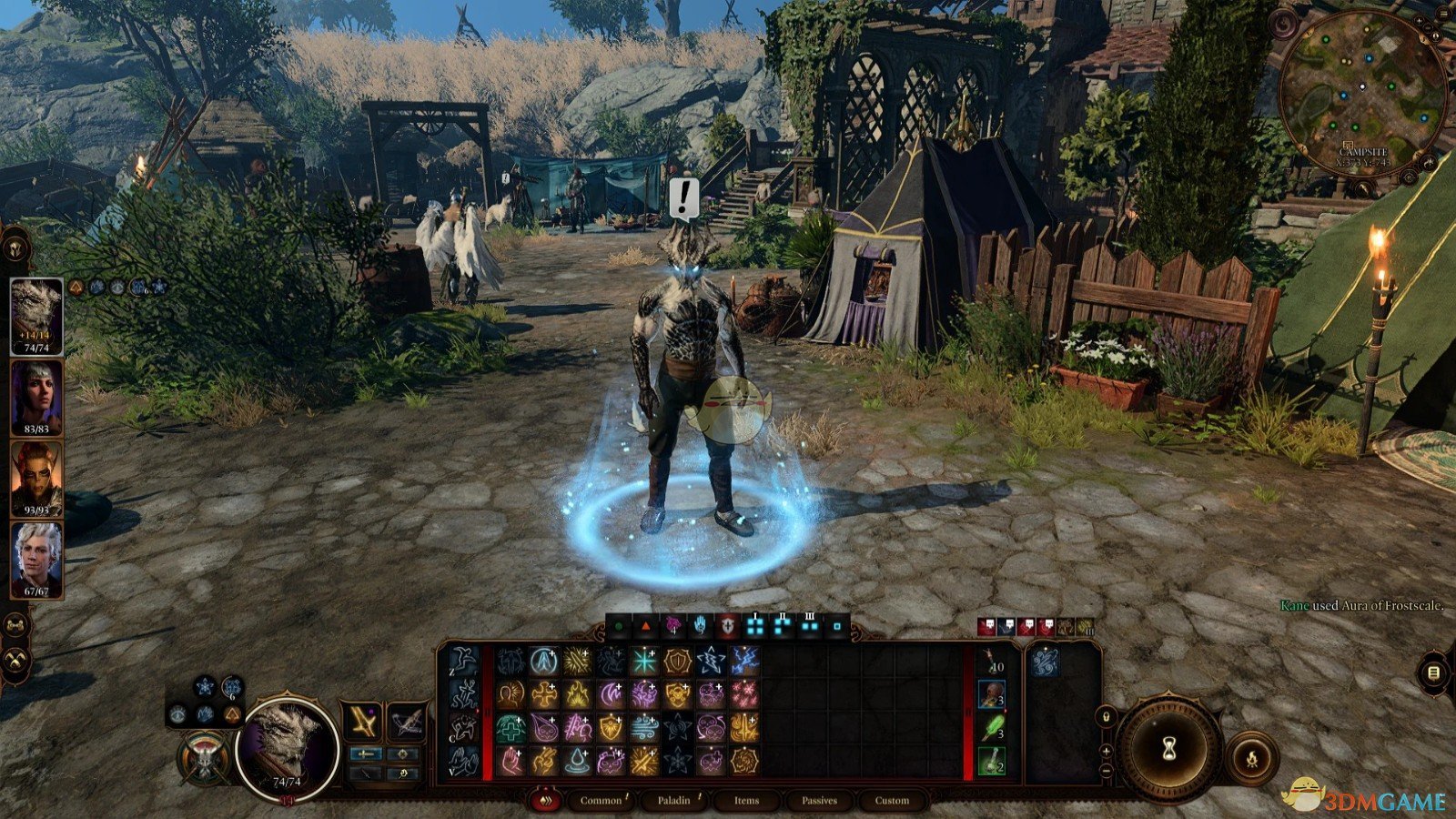This screenshot has height=819, width=1456.
Task: Click the hotbar lock button
Action: (1107, 716)
